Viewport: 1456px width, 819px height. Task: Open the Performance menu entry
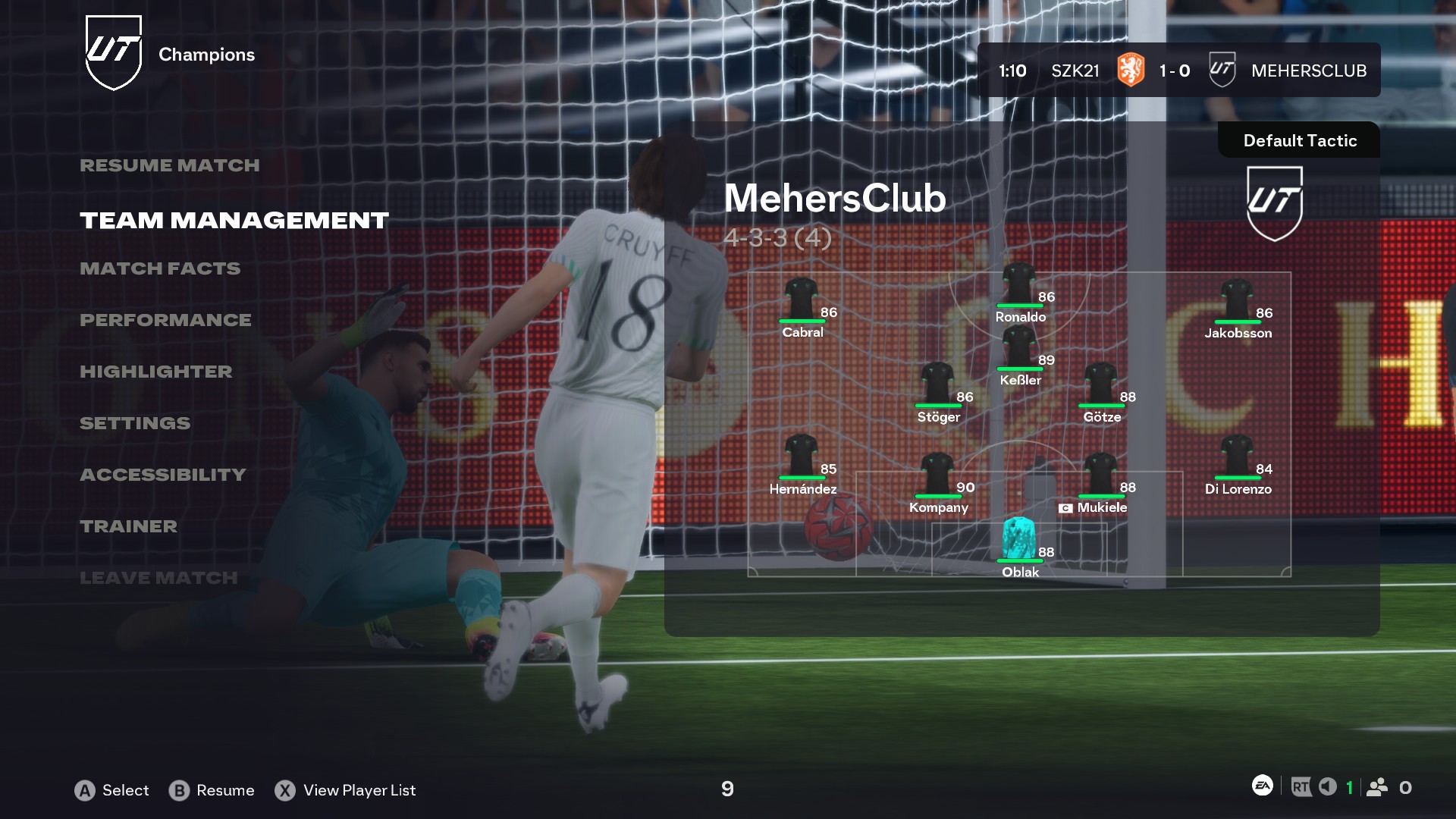165,320
